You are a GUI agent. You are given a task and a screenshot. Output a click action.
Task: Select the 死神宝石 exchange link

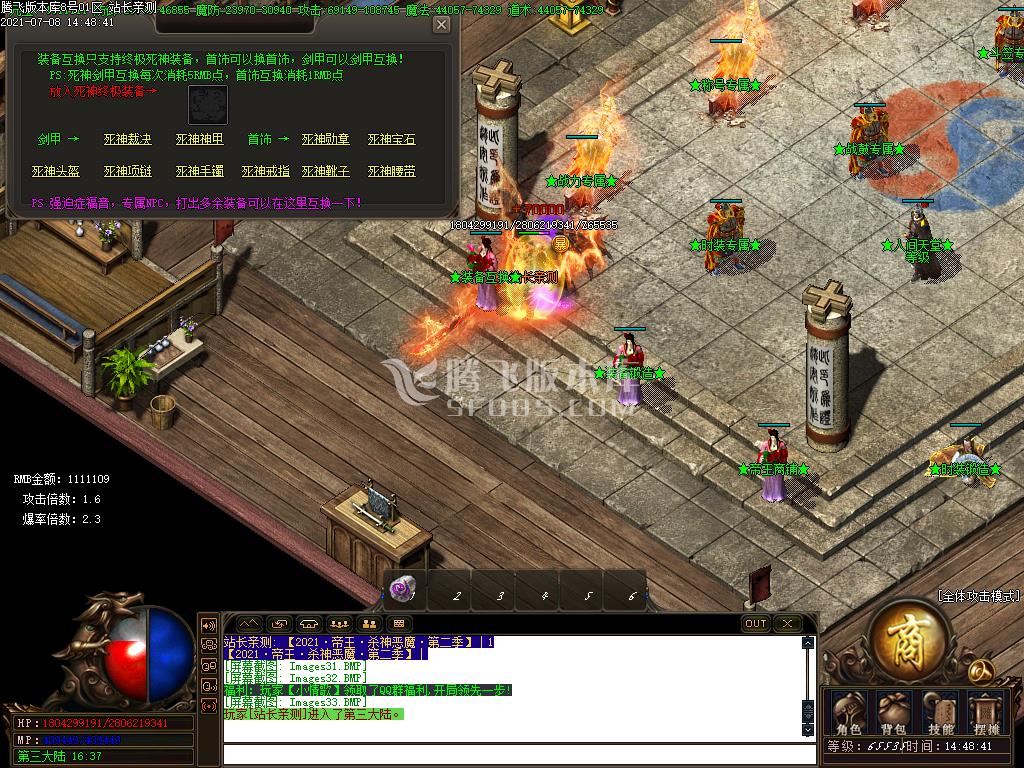click(391, 140)
